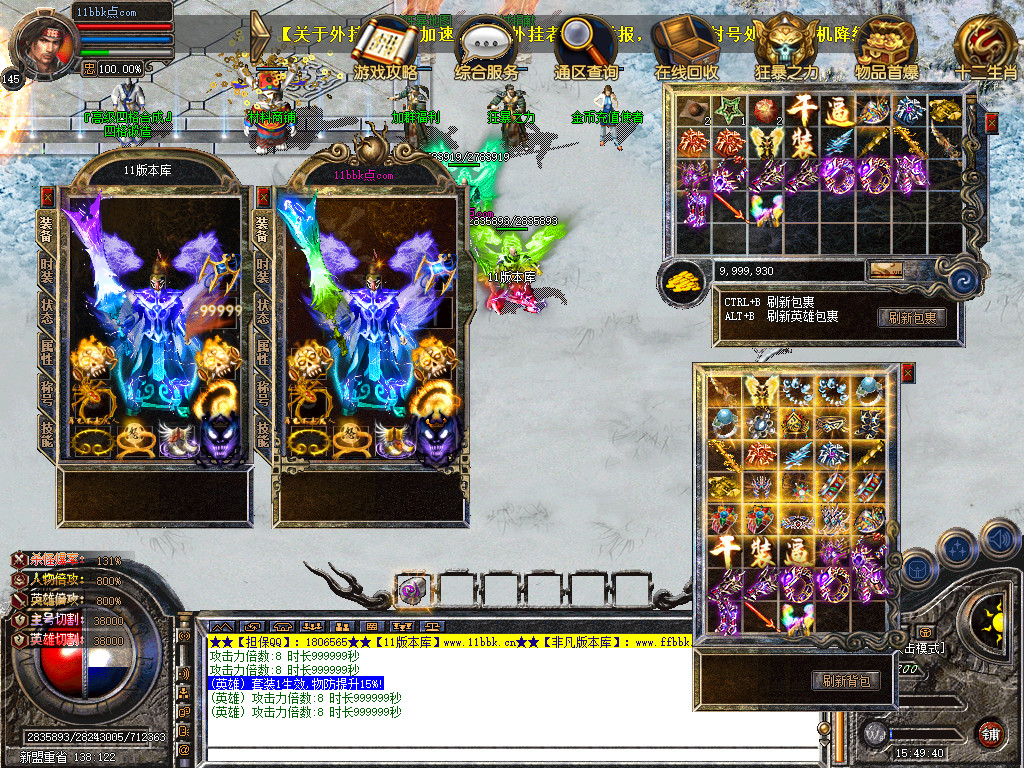Viewport: 1024px width, 768px height.
Task: Toggle the speaker sound button
Action: click(998, 538)
